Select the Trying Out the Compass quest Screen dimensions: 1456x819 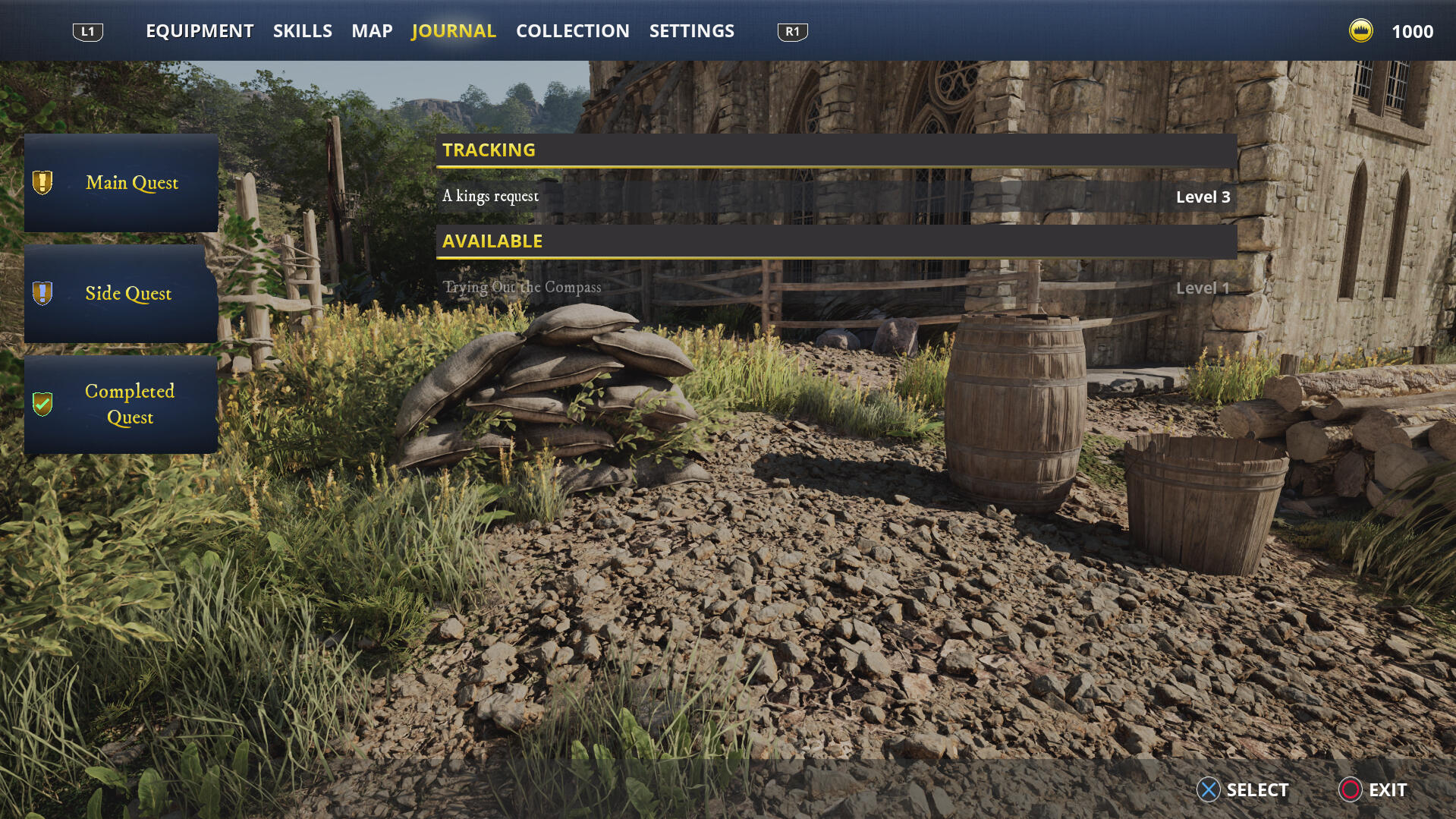click(x=836, y=288)
